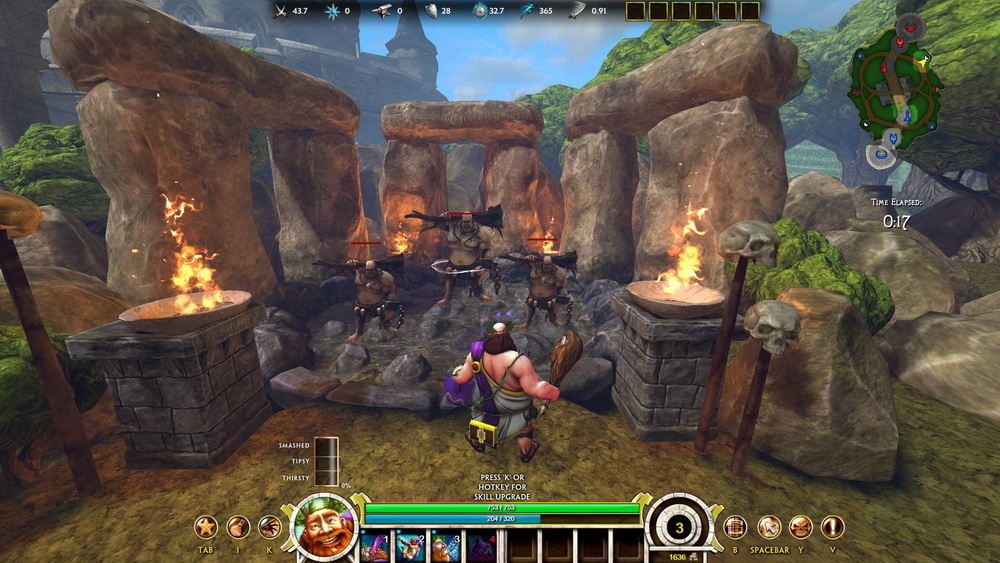1000x563 pixels.
Task: Click the Bacchus god portrait
Action: 323,525
